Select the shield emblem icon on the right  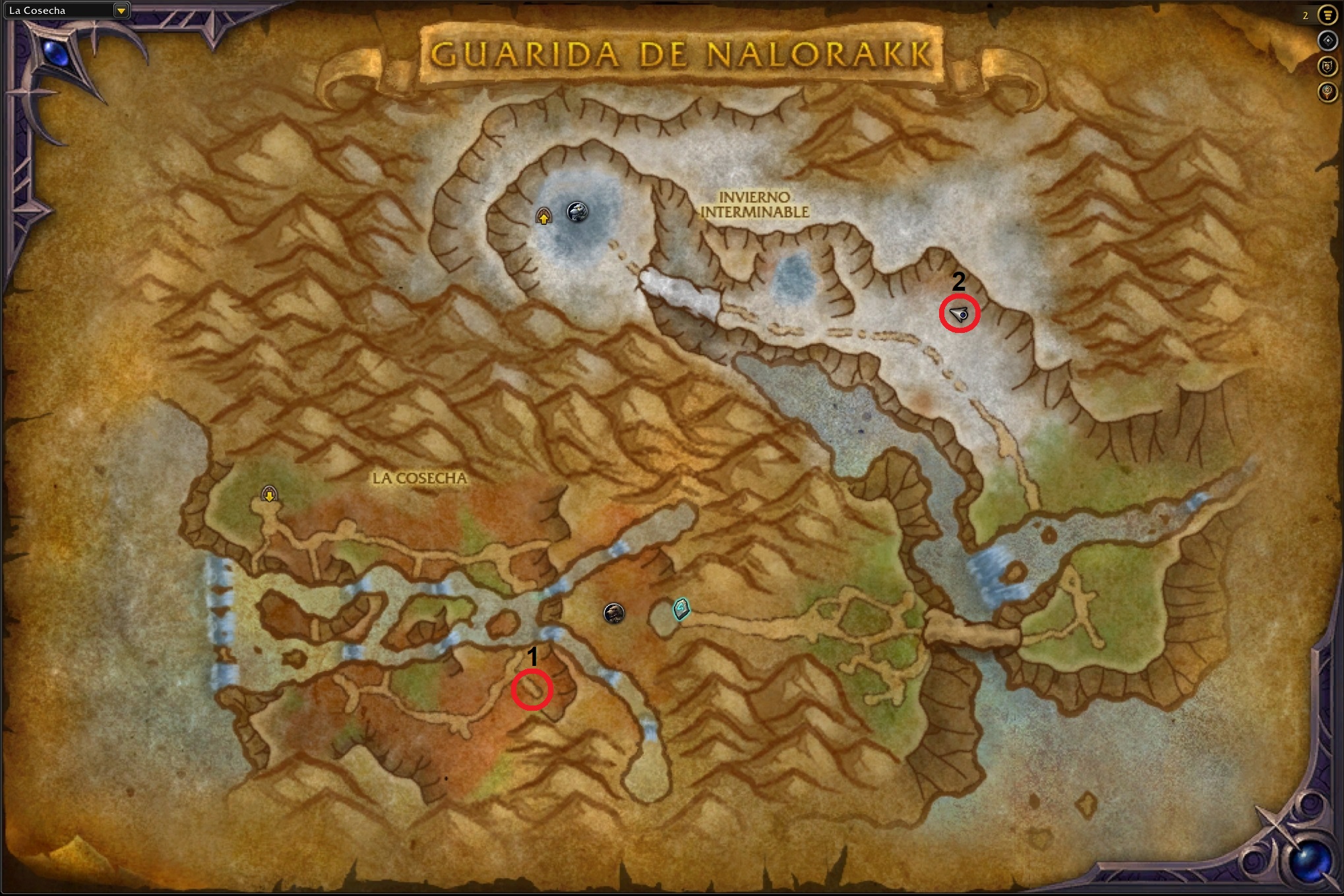coord(1328,66)
